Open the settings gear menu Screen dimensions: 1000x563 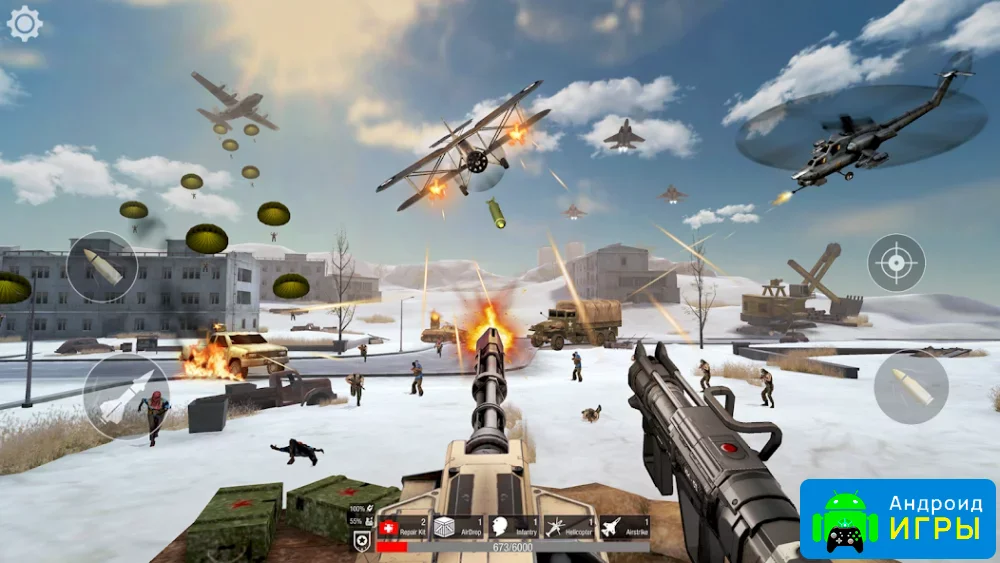pos(24,23)
